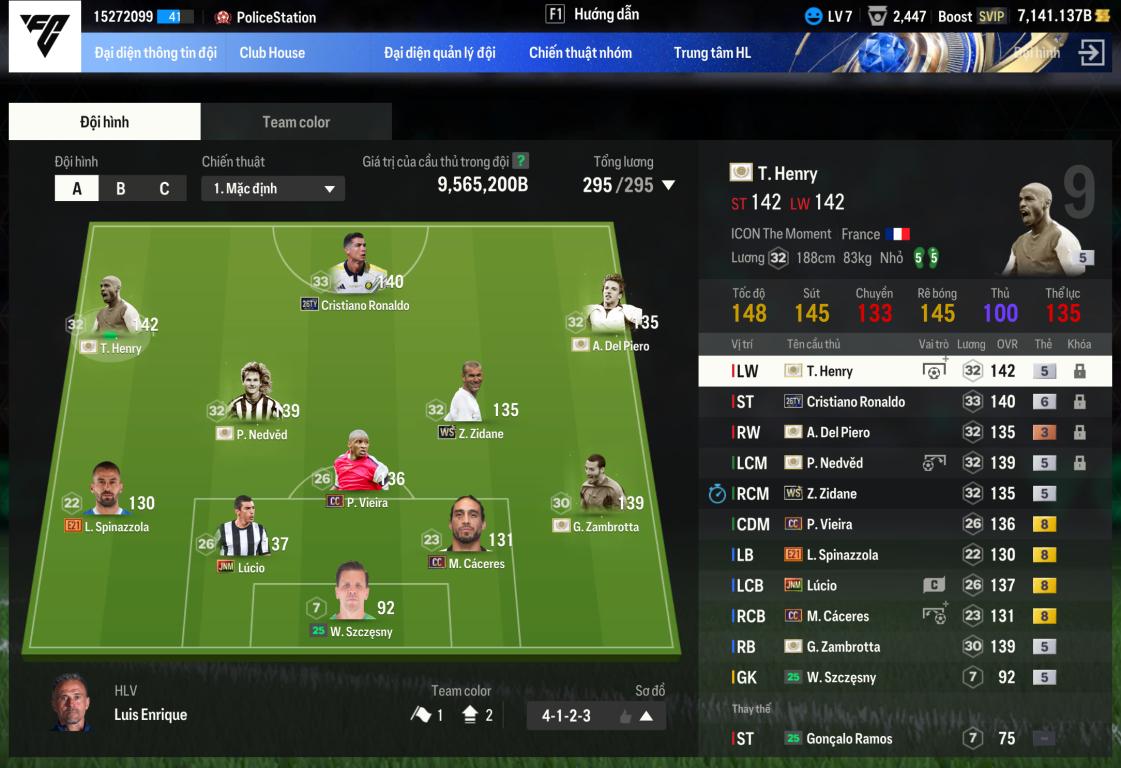Open the F1 Hướng dẫn guide

click(593, 15)
